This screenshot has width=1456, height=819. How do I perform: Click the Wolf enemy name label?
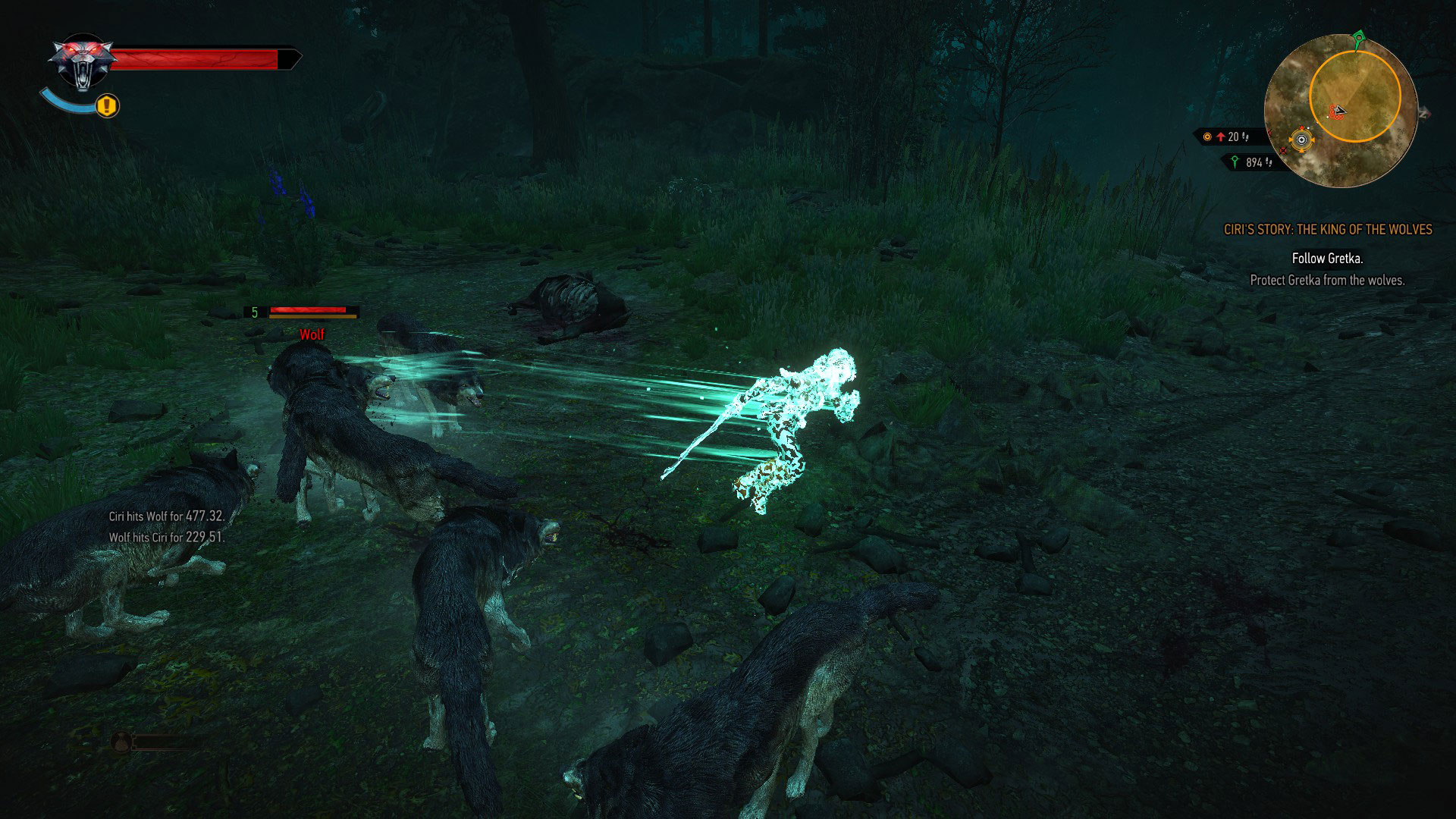(x=312, y=333)
